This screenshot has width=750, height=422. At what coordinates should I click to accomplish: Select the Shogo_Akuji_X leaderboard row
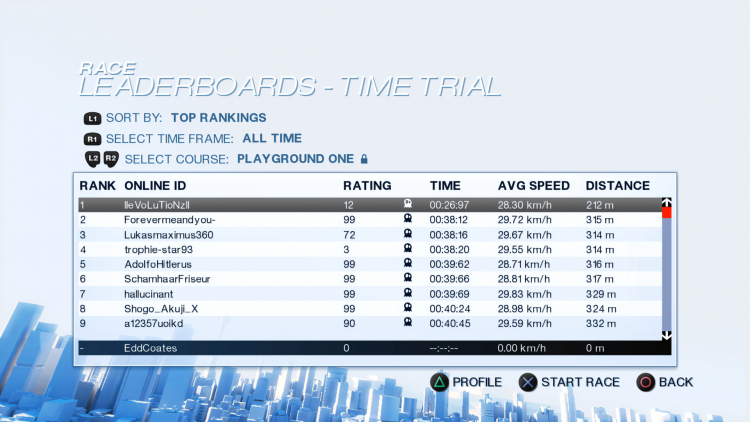pos(370,308)
